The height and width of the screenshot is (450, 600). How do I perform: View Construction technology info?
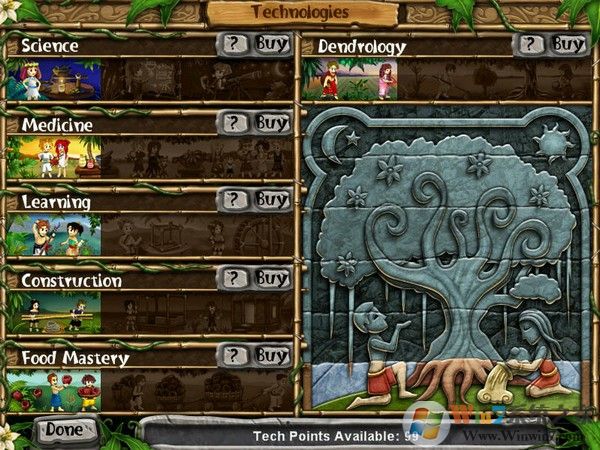coord(233,278)
